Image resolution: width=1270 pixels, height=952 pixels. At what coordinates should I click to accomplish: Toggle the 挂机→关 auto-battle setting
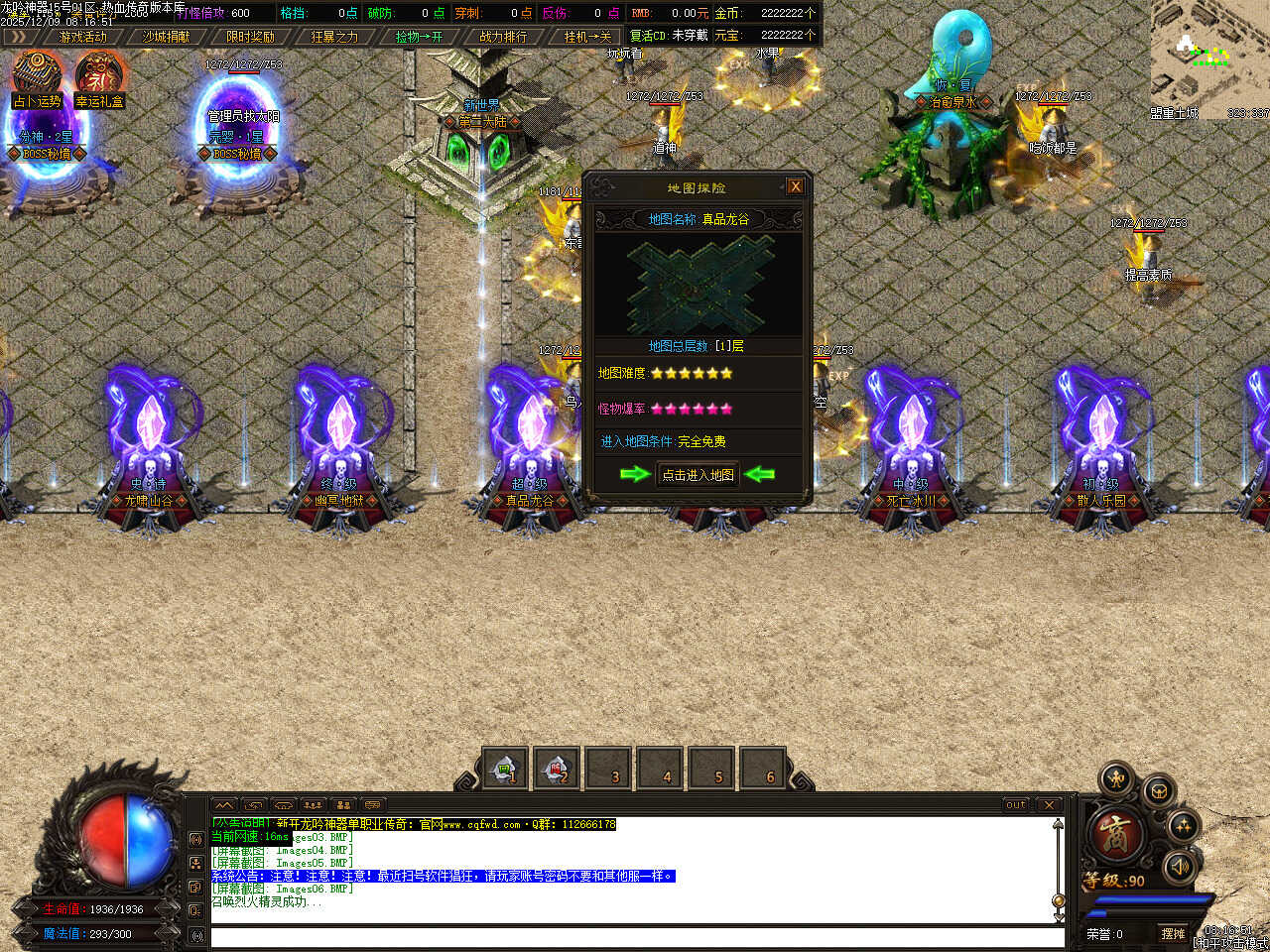[587, 37]
